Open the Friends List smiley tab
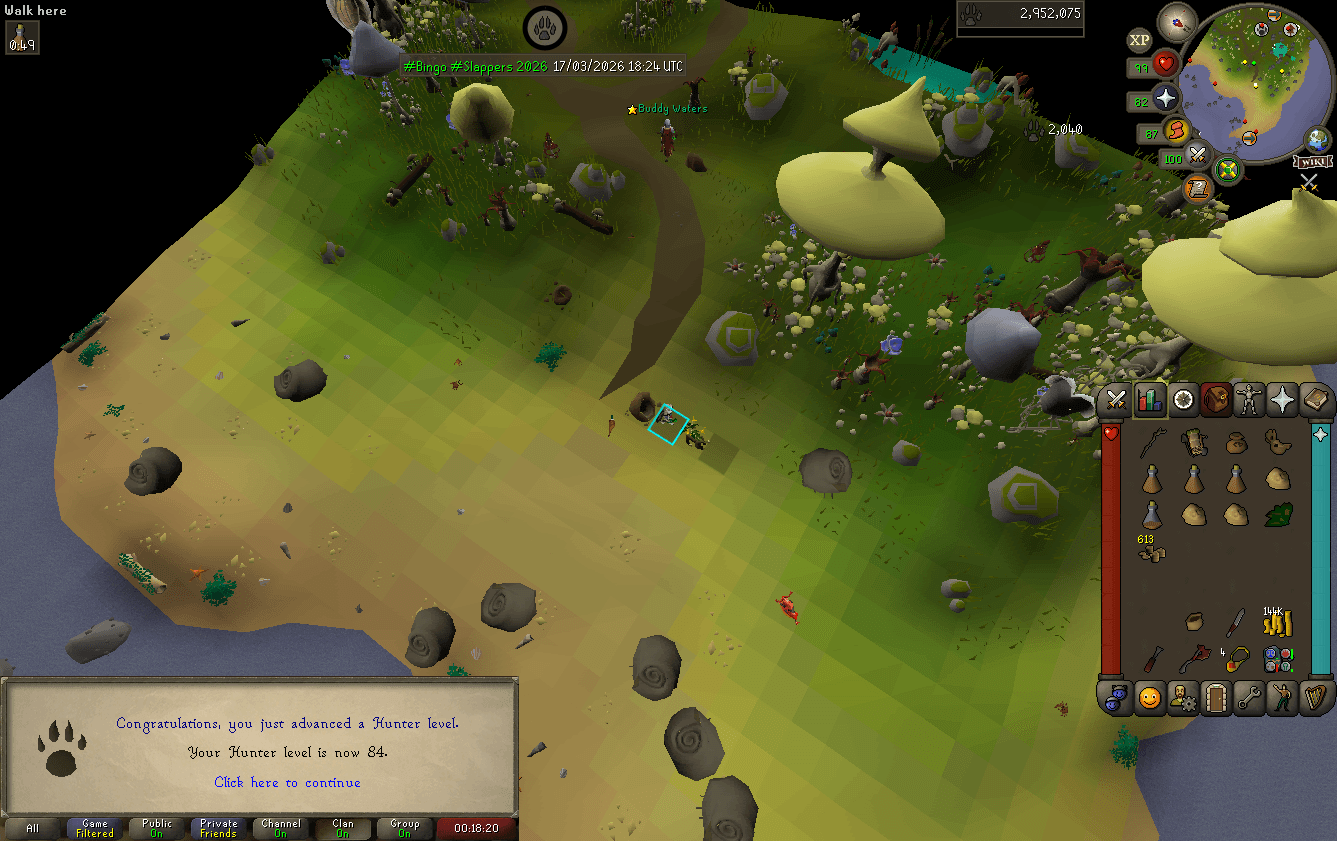The image size is (1337, 841). (x=1149, y=698)
